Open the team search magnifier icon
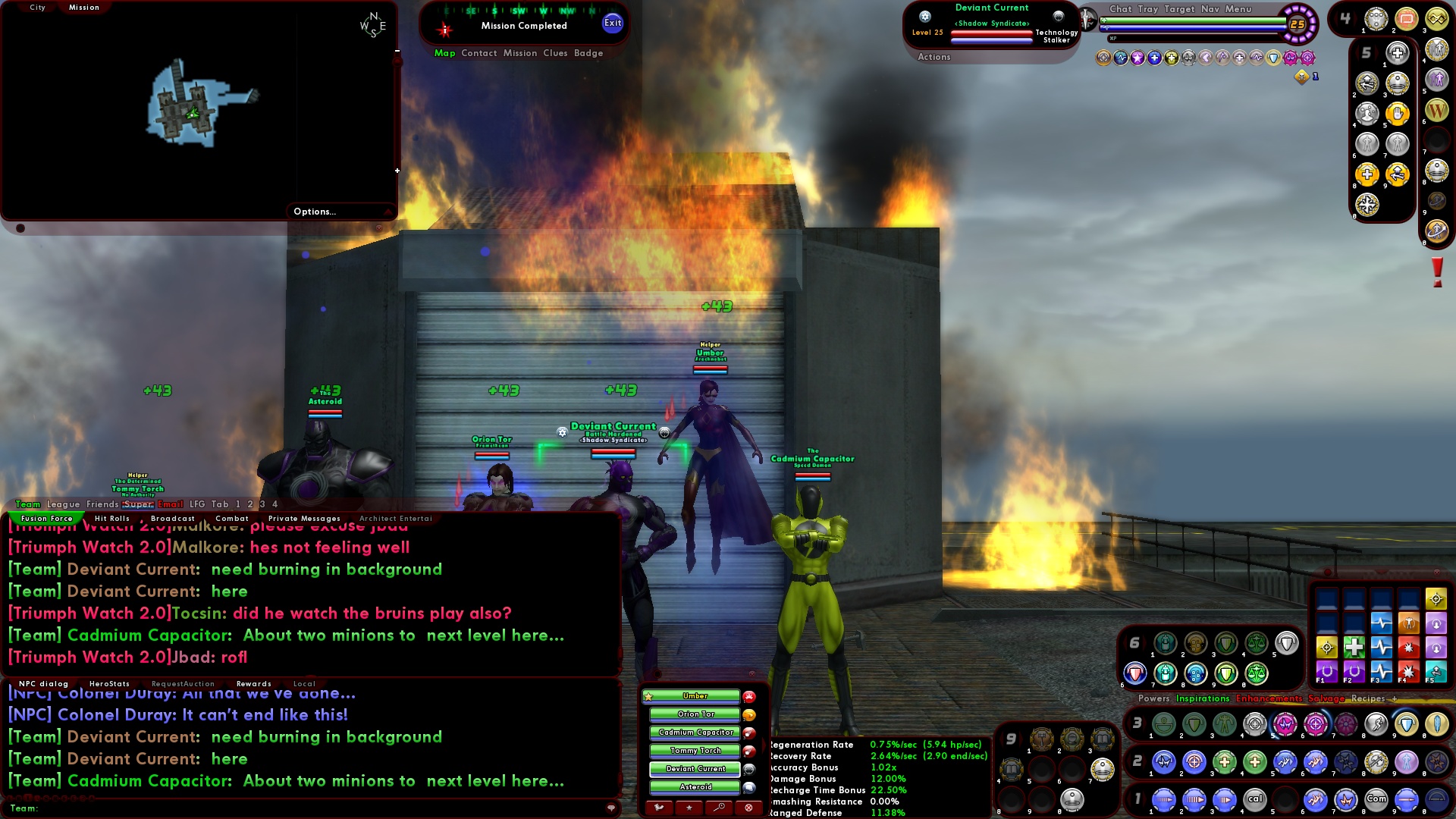This screenshot has width=1456, height=819. [719, 807]
